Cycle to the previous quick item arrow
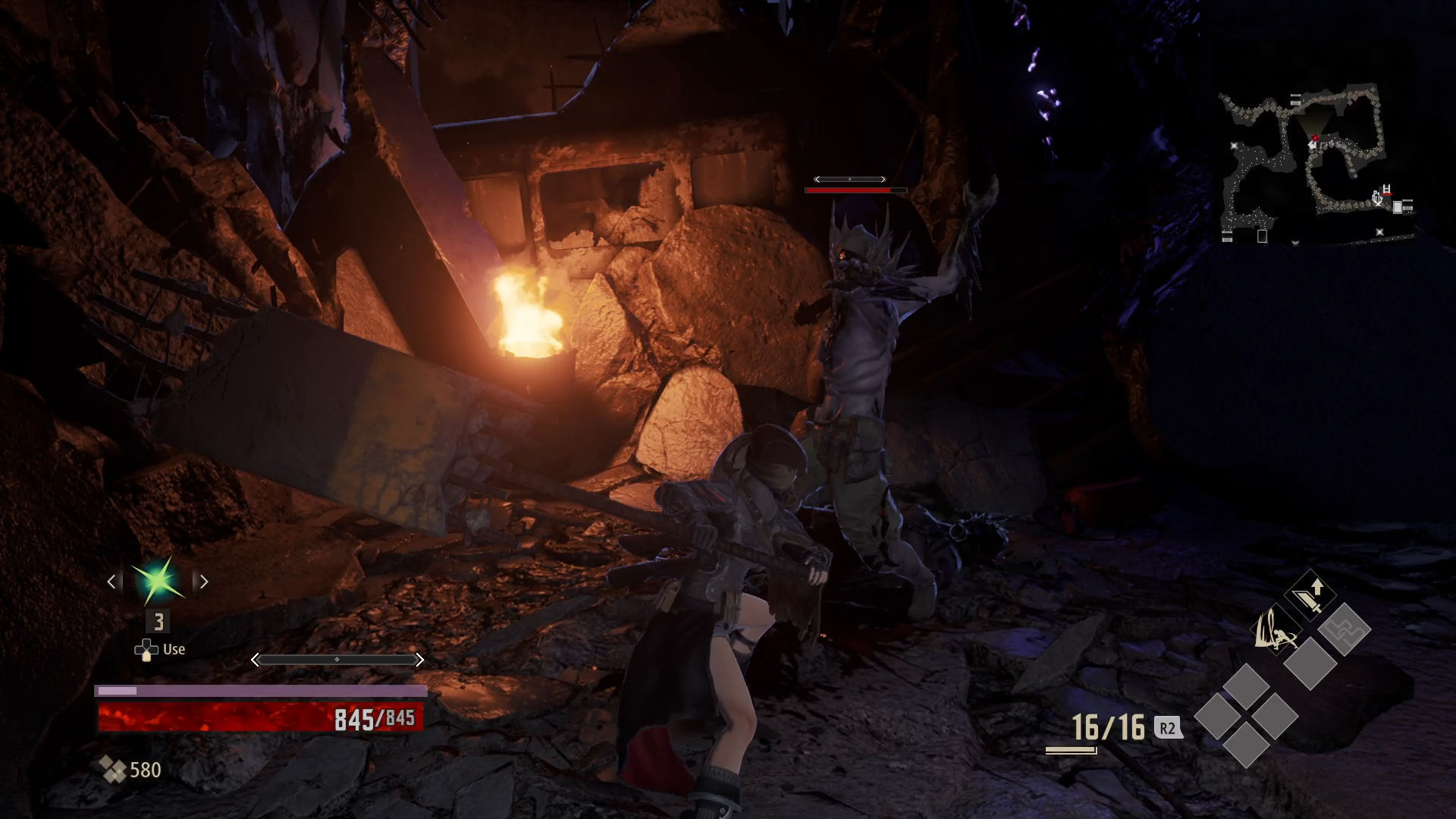Viewport: 1456px width, 819px height. click(112, 582)
